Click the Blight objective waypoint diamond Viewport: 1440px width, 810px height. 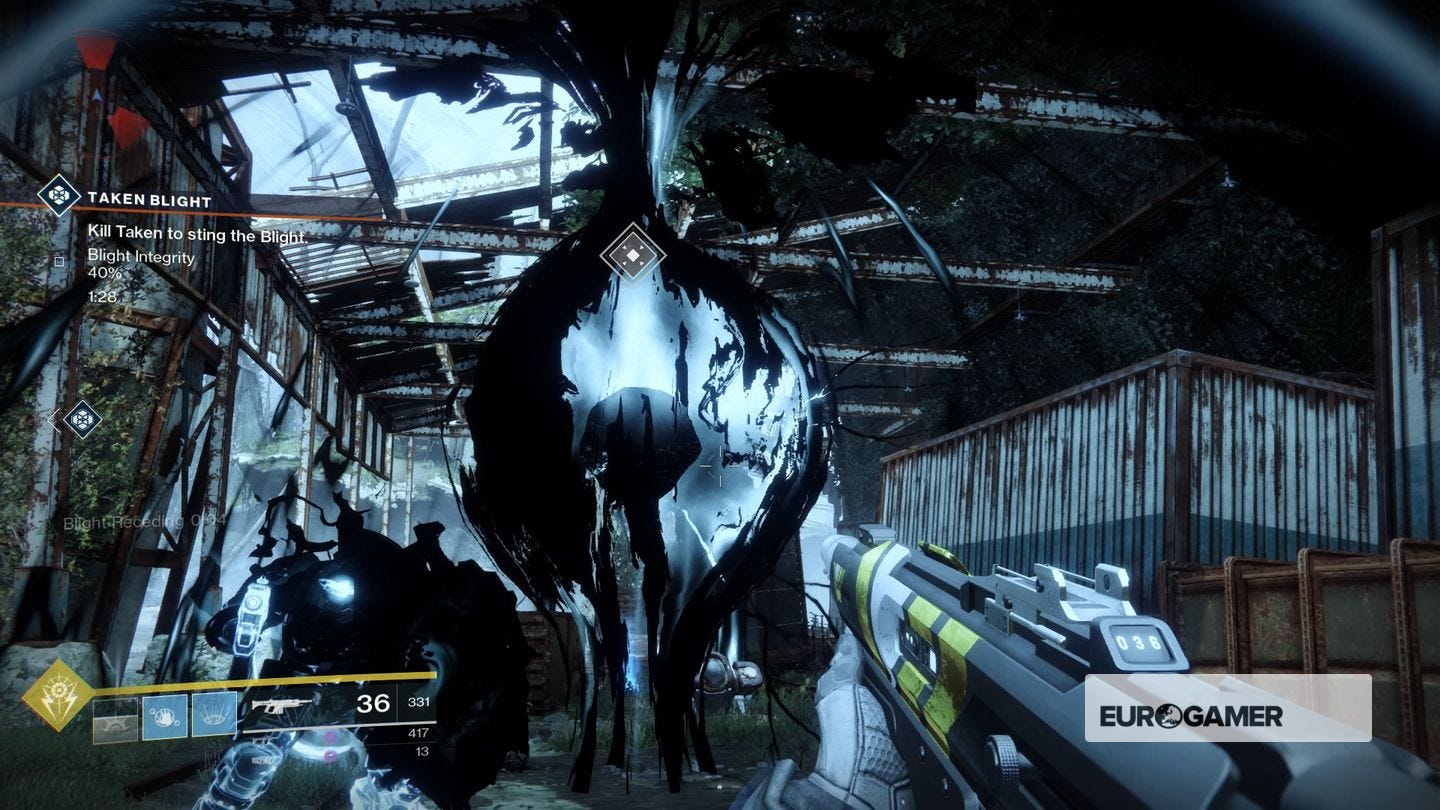(633, 254)
